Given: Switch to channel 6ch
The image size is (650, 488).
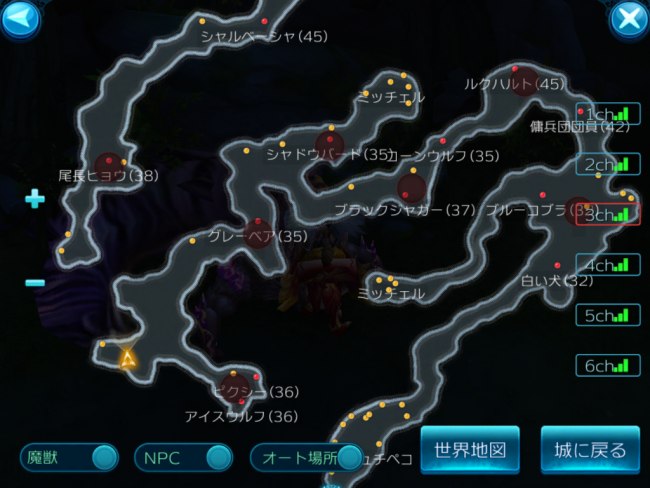Looking at the screenshot, I should click(608, 365).
